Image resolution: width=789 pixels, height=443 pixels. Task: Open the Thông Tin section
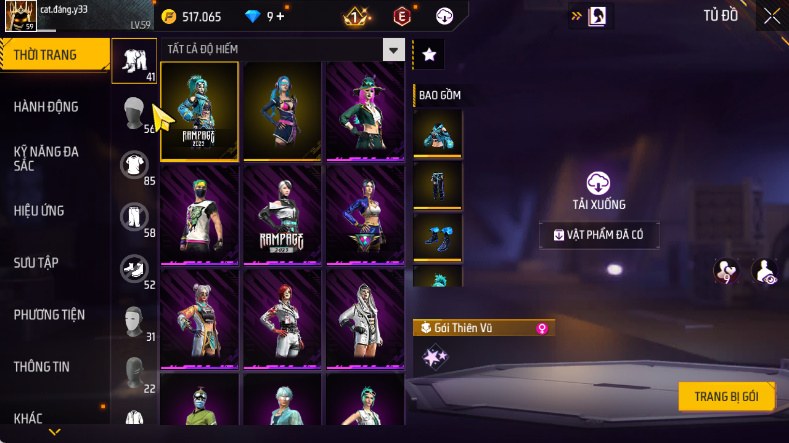42,366
